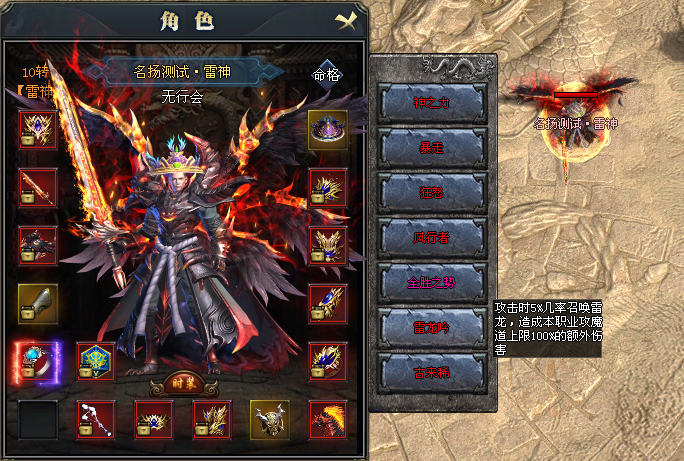This screenshot has width=684, height=461.
Task: Select the dark armor equipment slot
Action: pyautogui.click(x=38, y=245)
